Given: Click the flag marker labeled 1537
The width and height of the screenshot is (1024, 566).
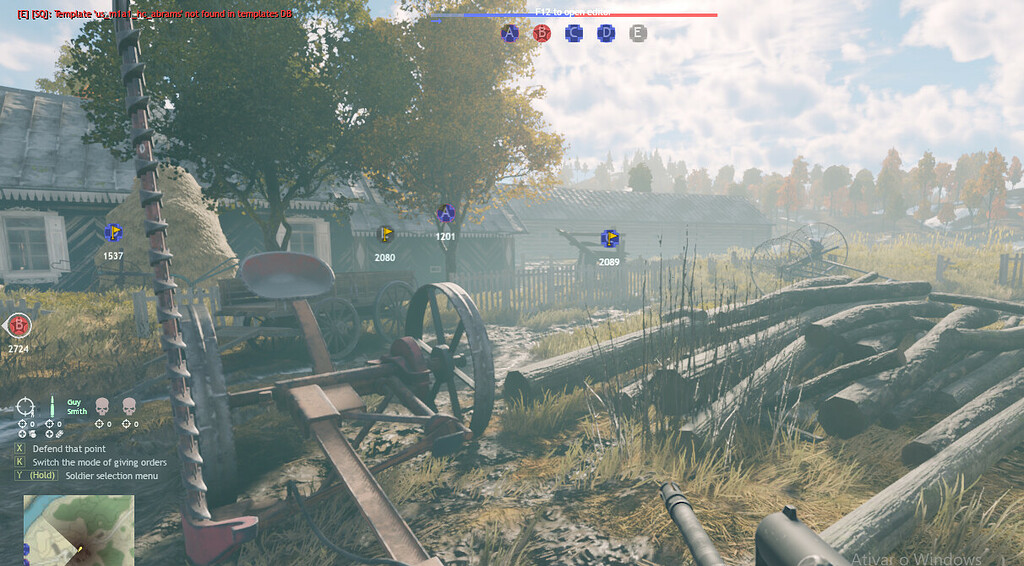Looking at the screenshot, I should (113, 234).
